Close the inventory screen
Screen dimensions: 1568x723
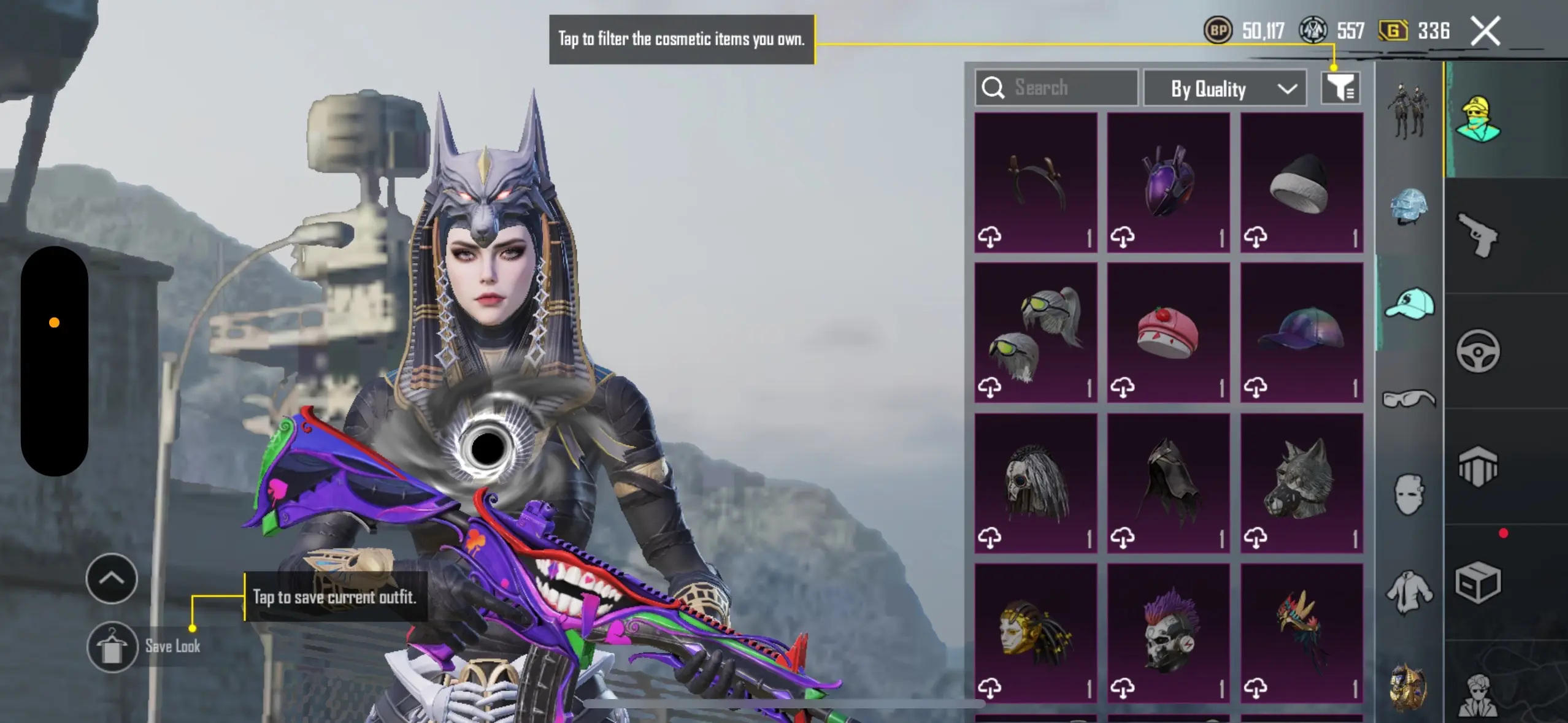coord(1485,31)
